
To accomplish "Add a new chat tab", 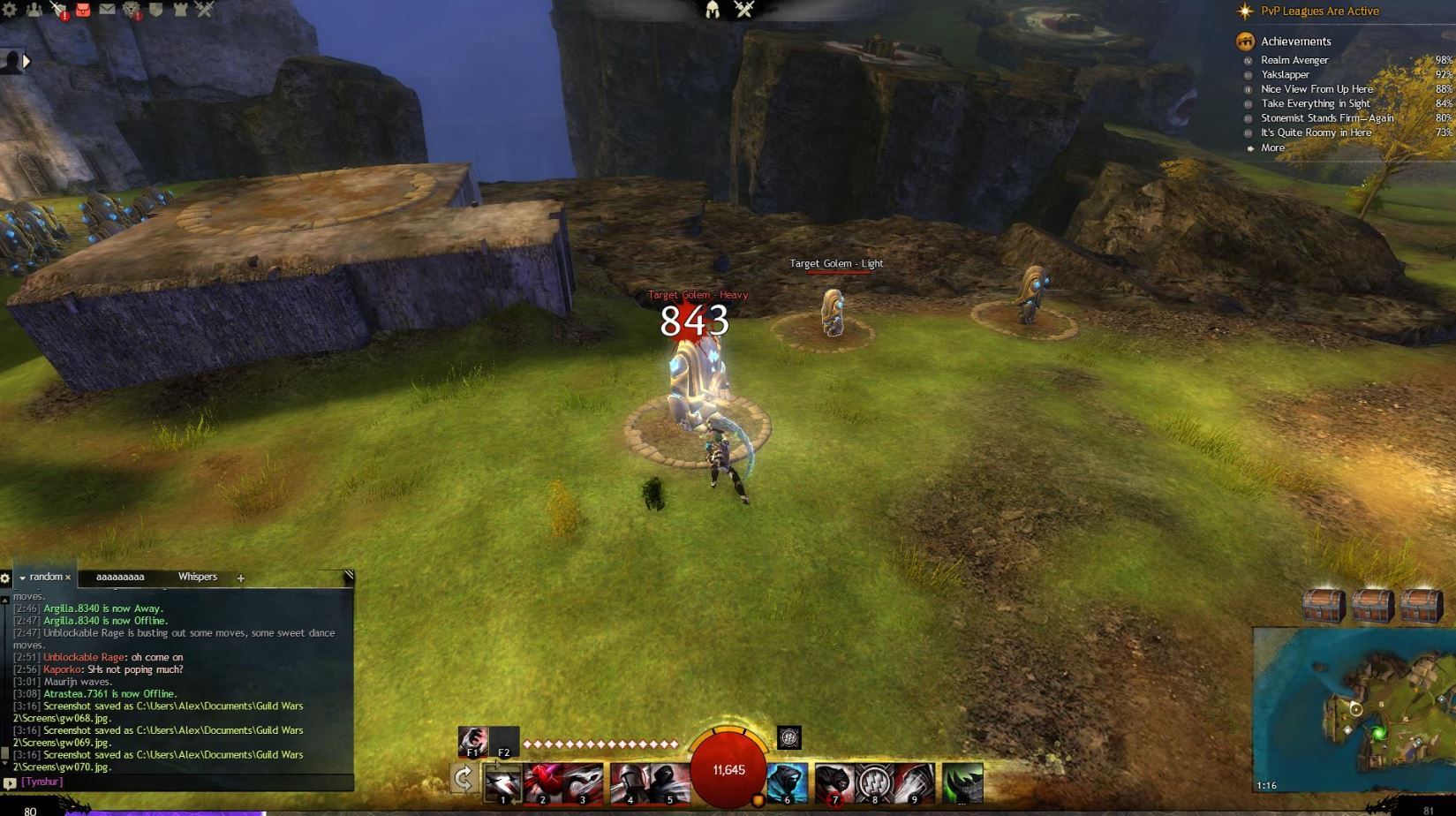I will 240,578.
